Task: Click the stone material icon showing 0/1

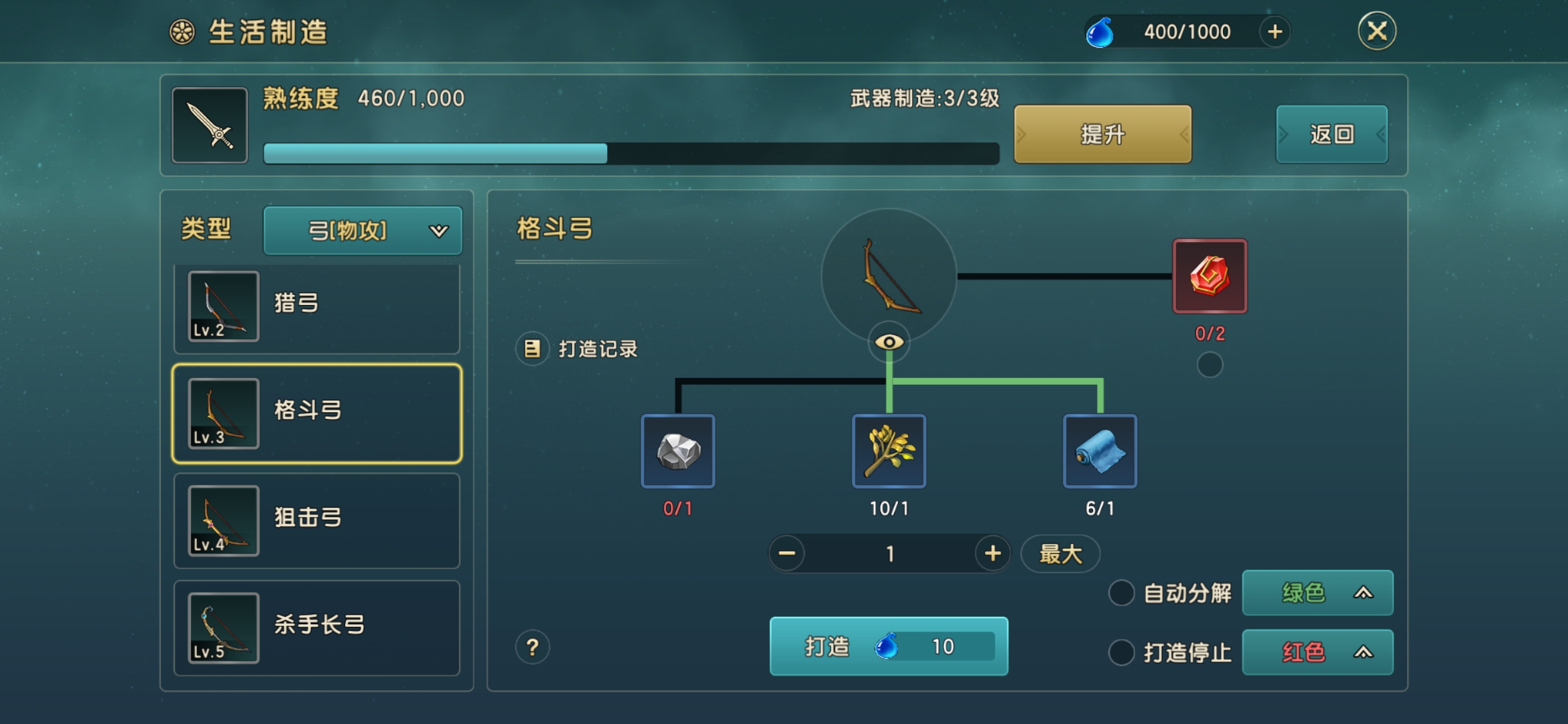Action: pos(679,452)
